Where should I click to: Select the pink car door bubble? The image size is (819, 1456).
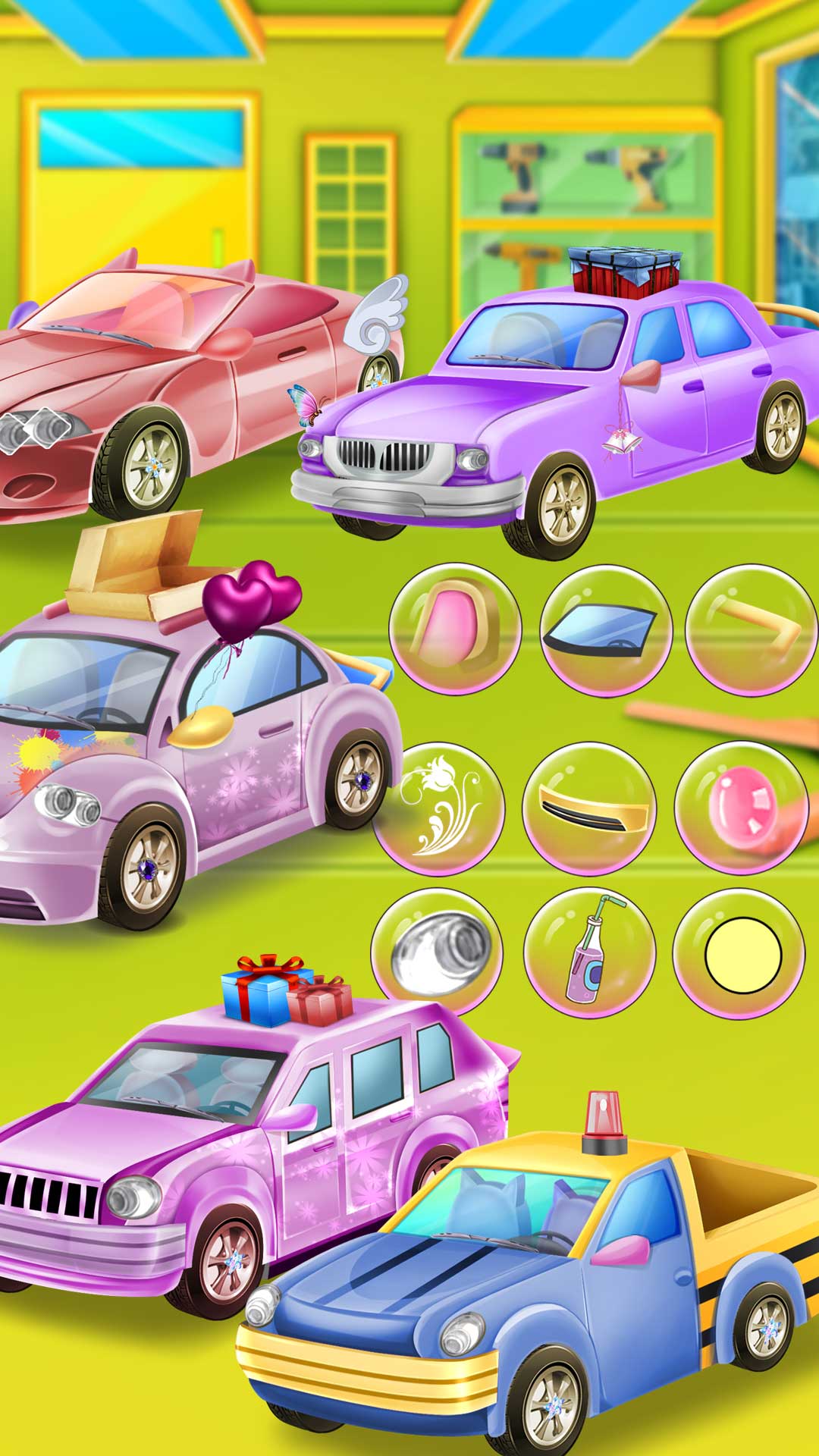coord(455,629)
